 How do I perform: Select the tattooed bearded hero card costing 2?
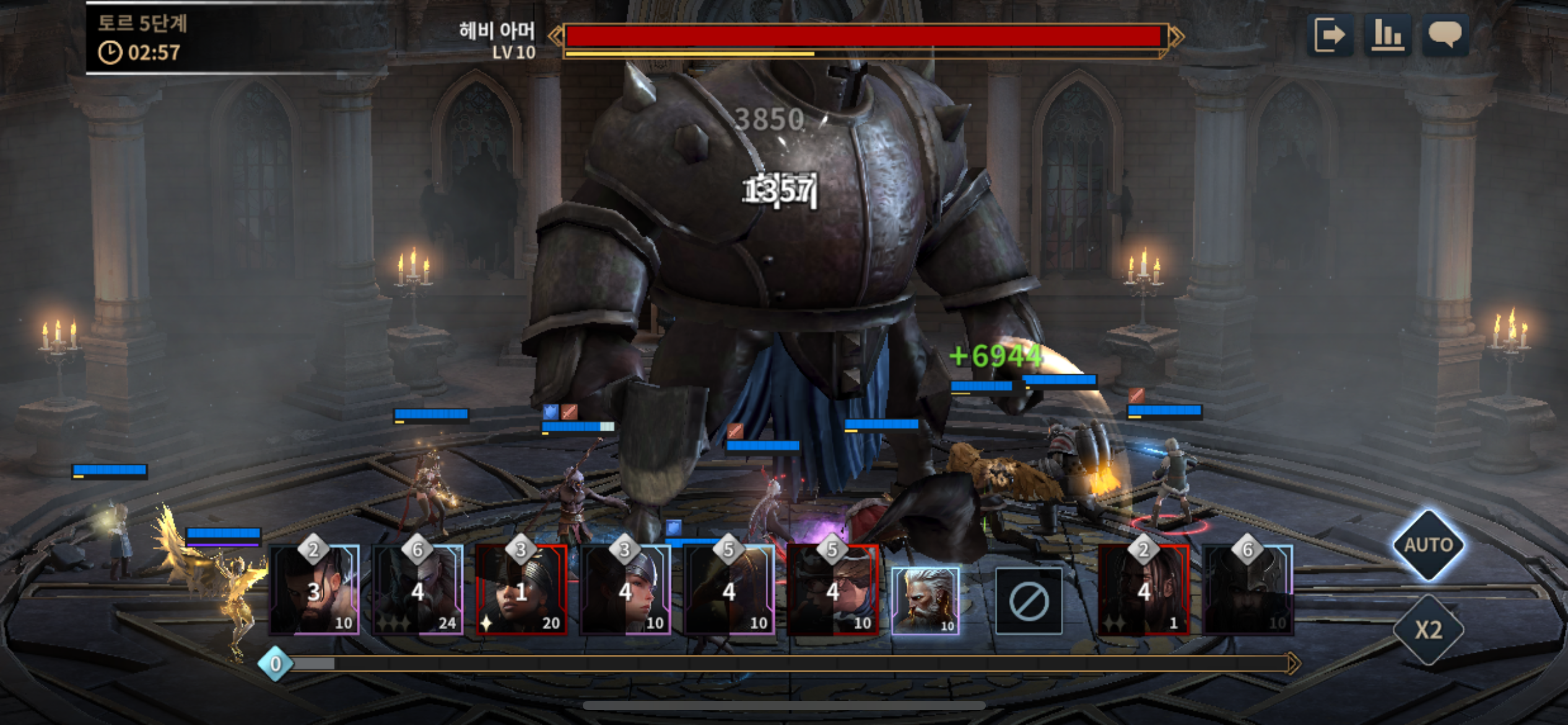tap(315, 590)
